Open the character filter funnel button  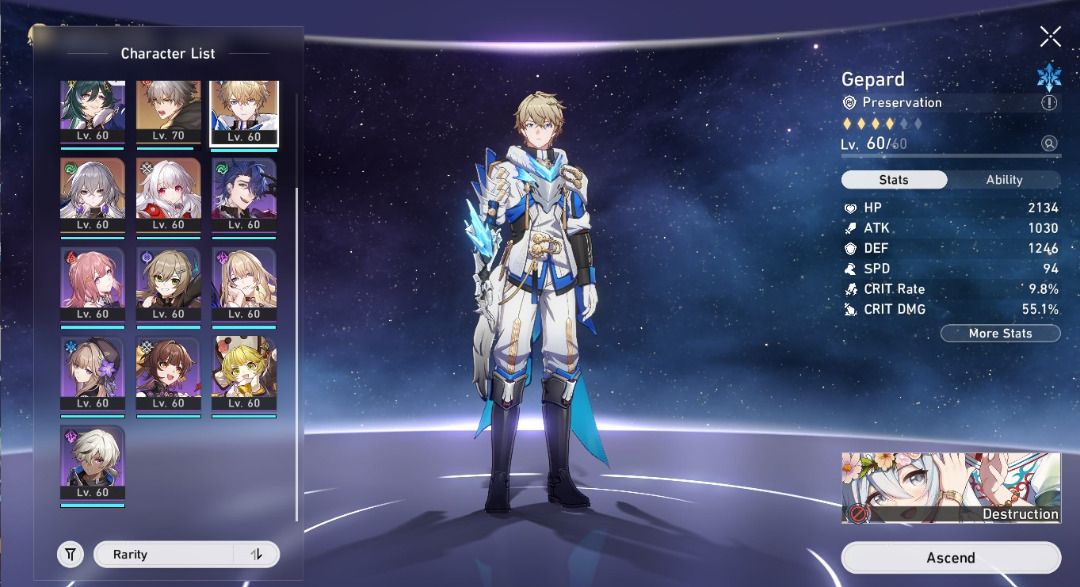[70, 554]
